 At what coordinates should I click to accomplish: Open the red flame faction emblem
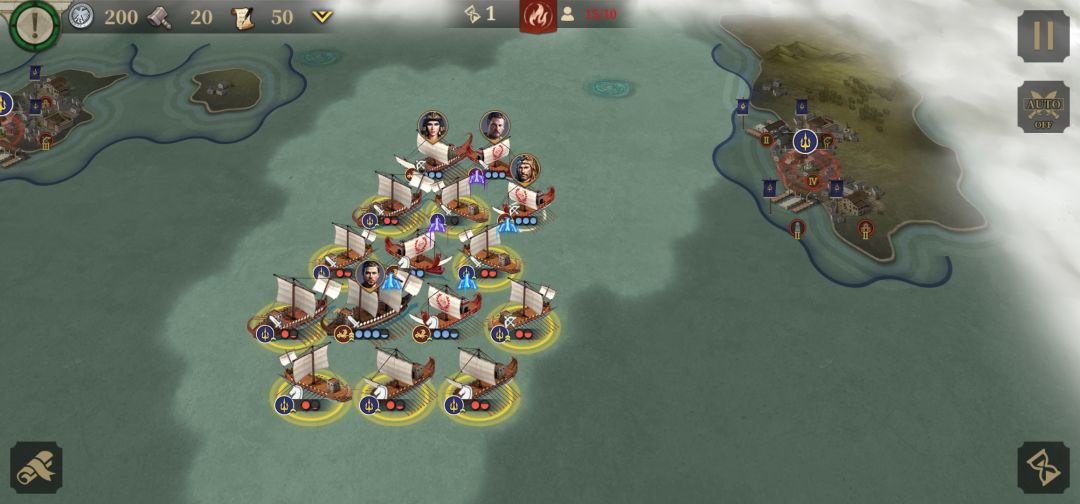[x=538, y=16]
